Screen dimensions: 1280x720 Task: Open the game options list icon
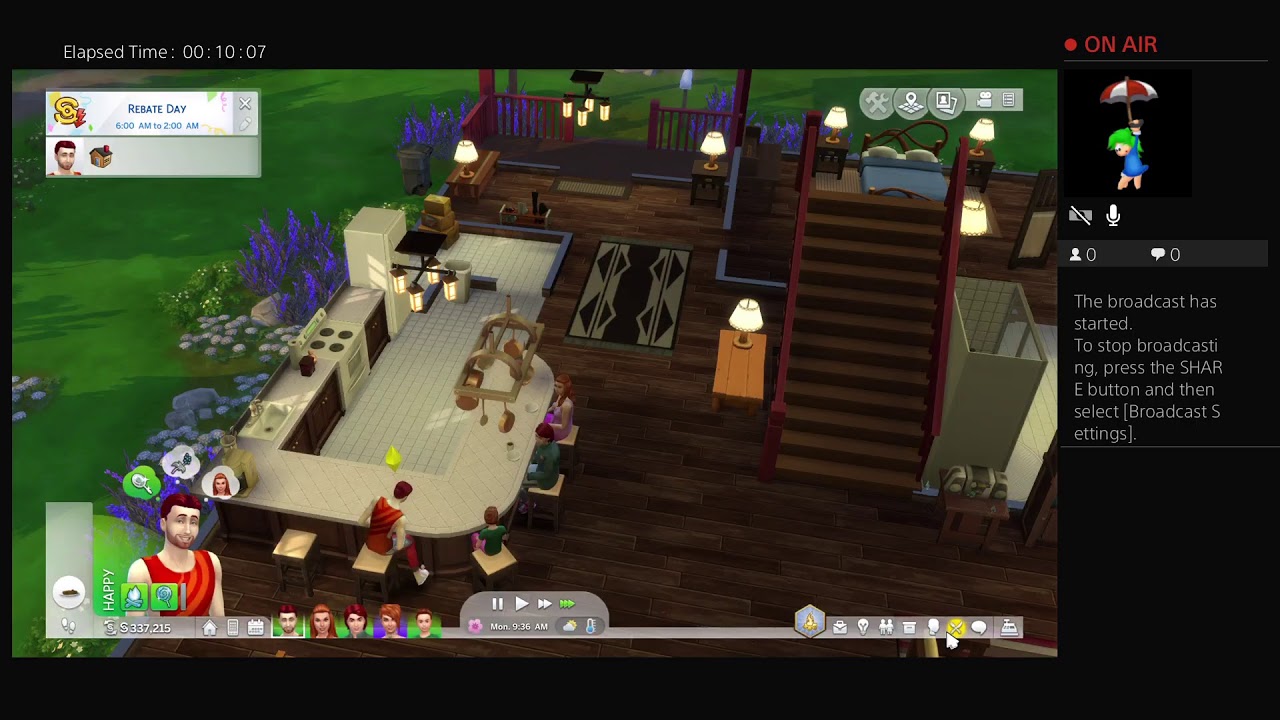coord(1008,100)
